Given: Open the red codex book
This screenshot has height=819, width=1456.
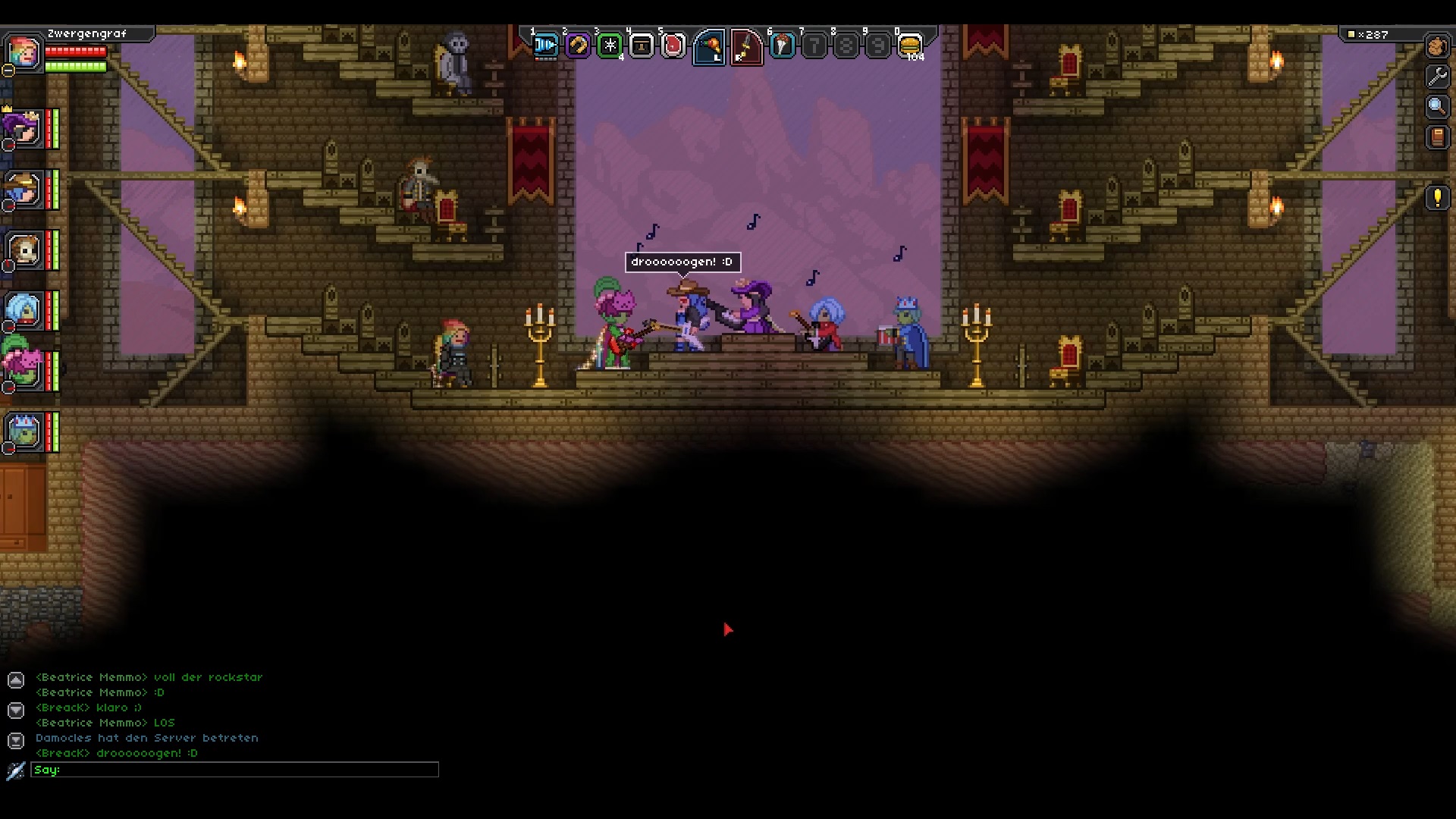Looking at the screenshot, I should point(1437,137).
